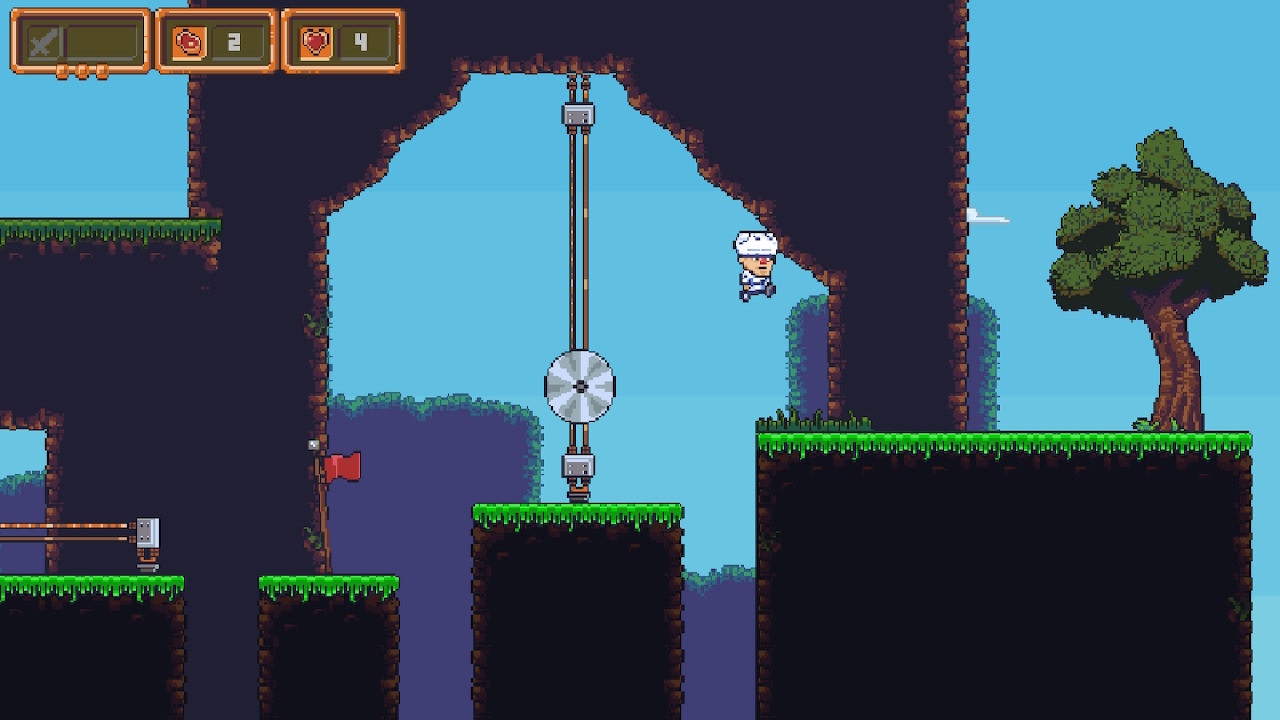Click the player character wearing the chef hat
The image size is (1280, 720).
coord(755,265)
